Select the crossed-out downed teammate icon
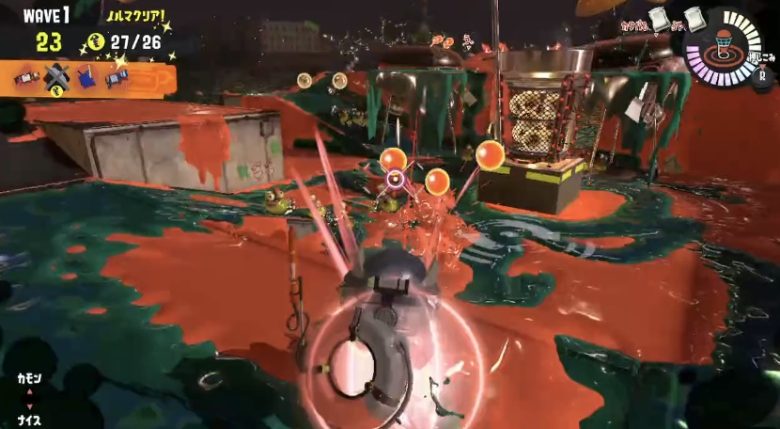This screenshot has height=429, width=780. coord(57,79)
